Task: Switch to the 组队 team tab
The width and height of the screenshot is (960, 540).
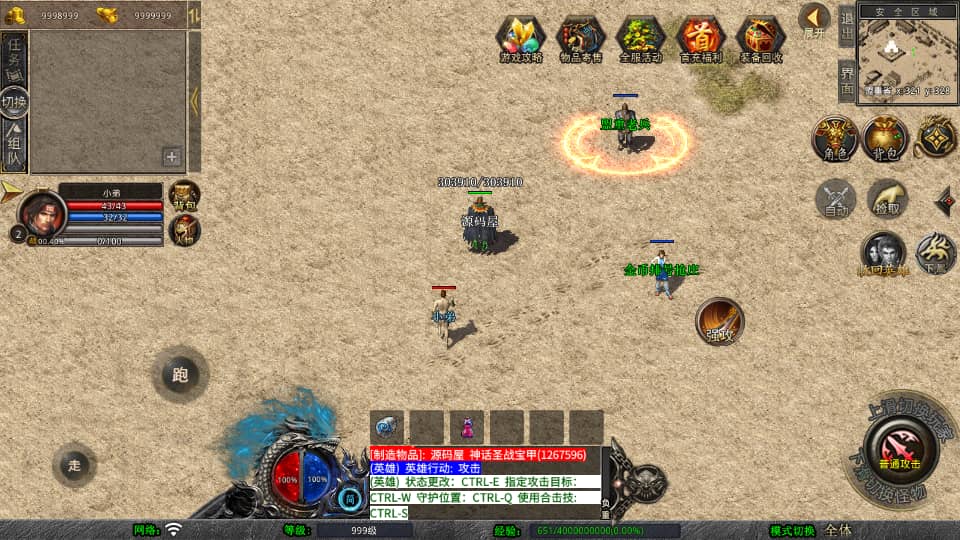Action: coord(14,148)
